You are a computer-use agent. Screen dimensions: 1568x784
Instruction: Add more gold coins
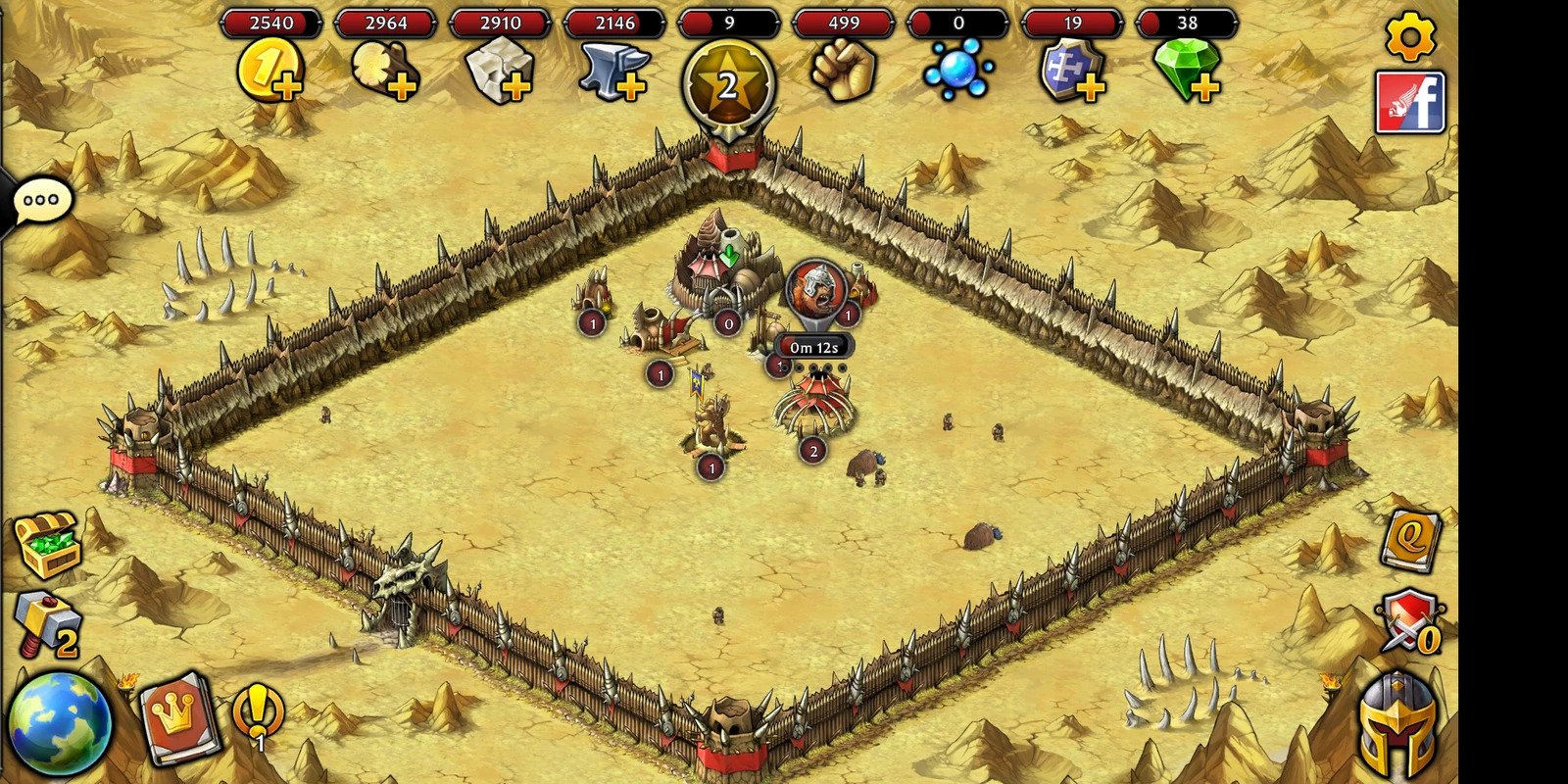270,73
